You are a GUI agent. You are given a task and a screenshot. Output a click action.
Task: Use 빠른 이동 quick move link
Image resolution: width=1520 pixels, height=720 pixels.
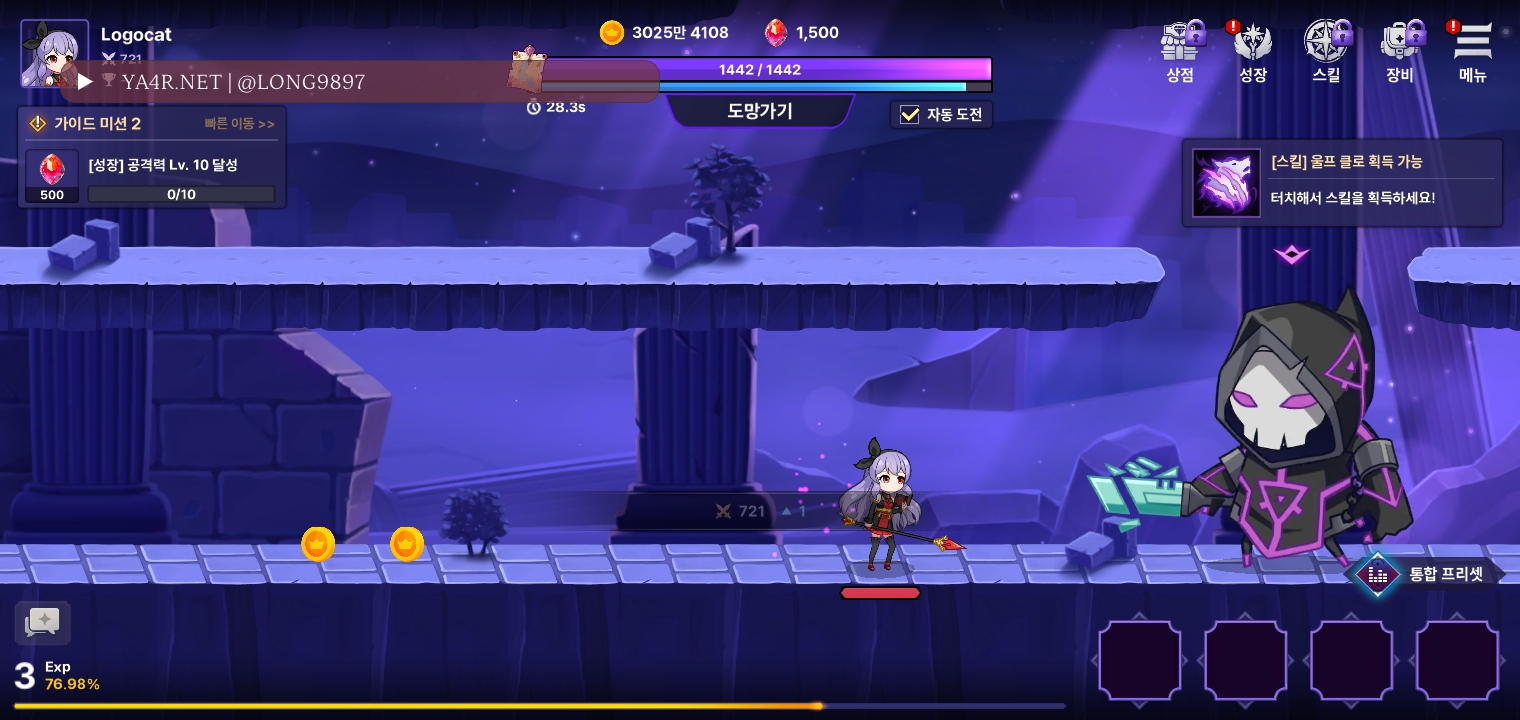click(x=239, y=124)
